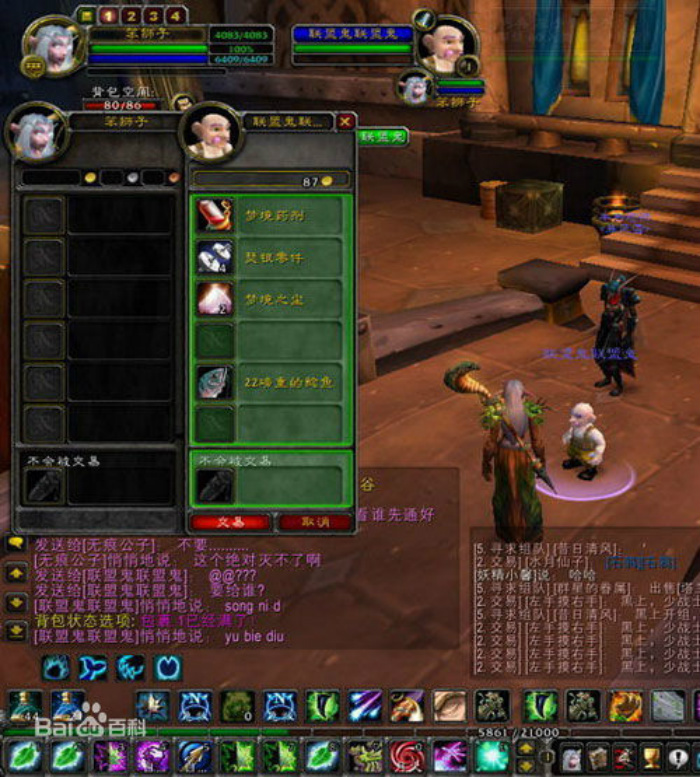Select the bear paw shapeshift form icon
This screenshot has width=700, height=777.
click(x=56, y=668)
